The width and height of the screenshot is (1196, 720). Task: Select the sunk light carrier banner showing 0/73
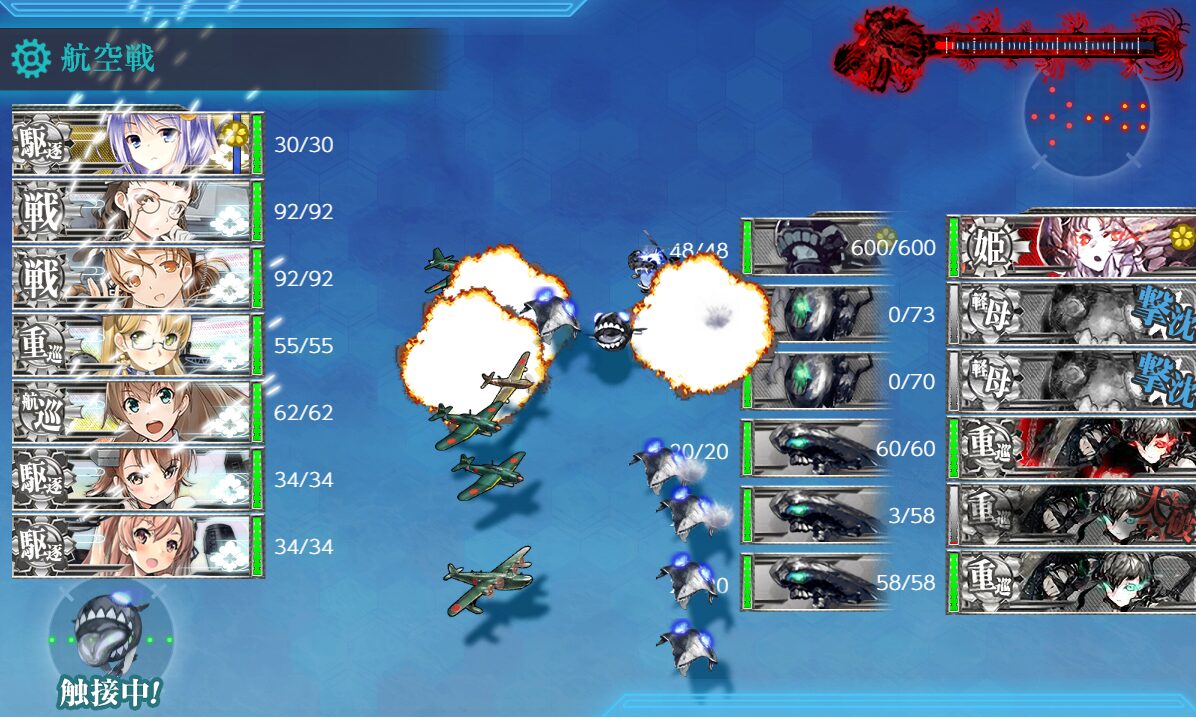[1070, 314]
